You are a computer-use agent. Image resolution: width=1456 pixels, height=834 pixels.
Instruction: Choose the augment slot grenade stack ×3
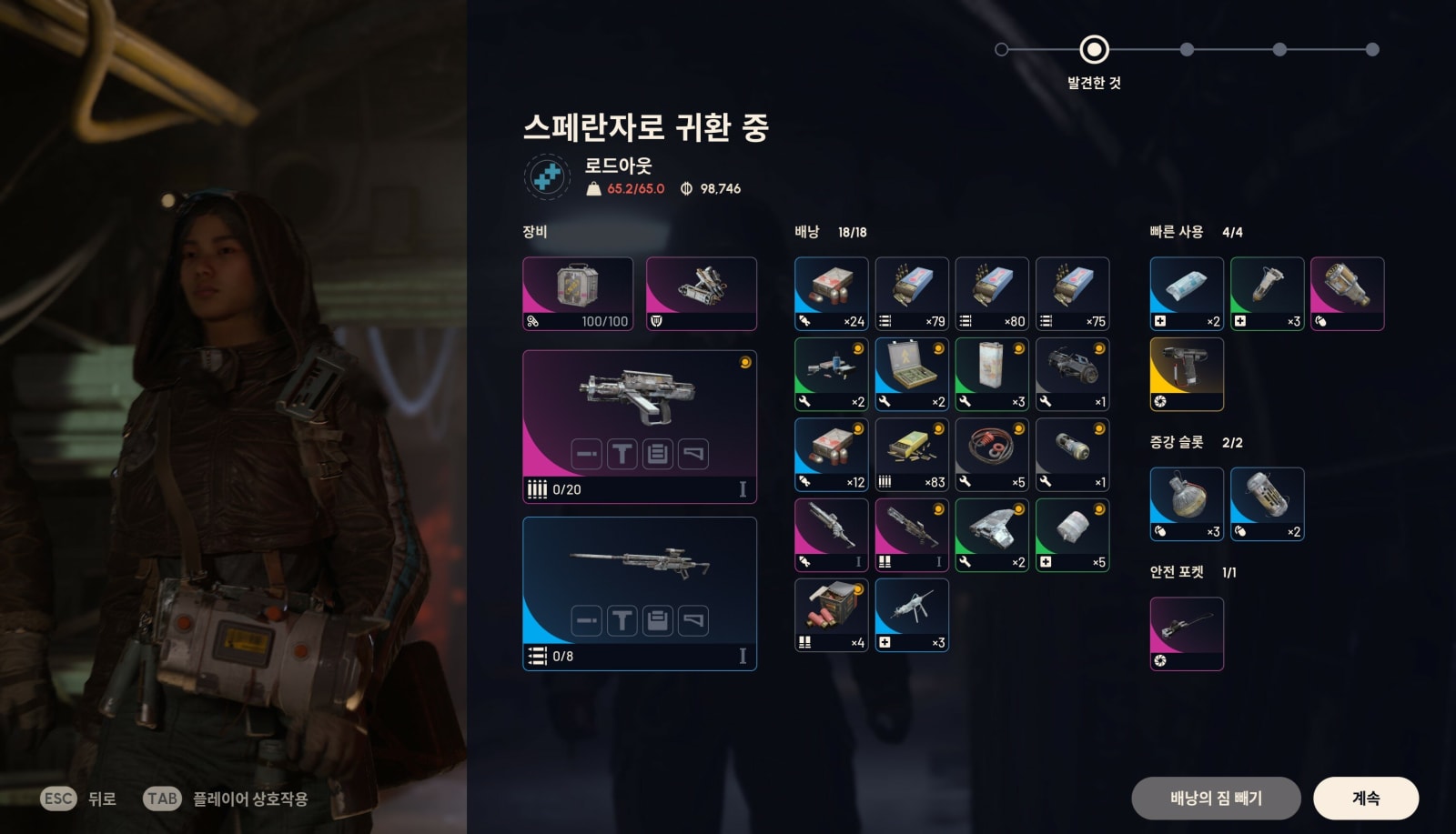click(x=1186, y=504)
